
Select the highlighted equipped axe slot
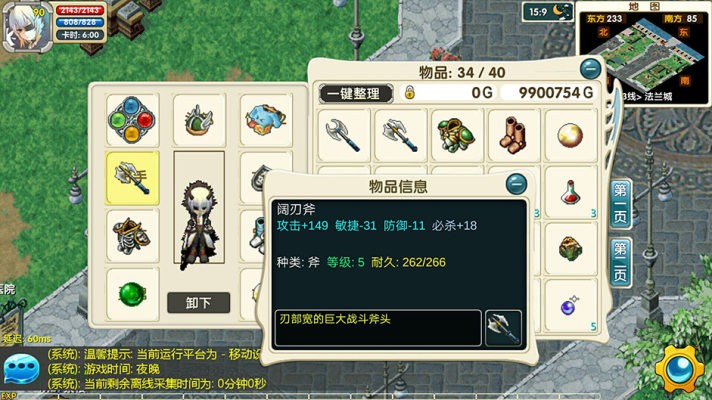tap(133, 177)
